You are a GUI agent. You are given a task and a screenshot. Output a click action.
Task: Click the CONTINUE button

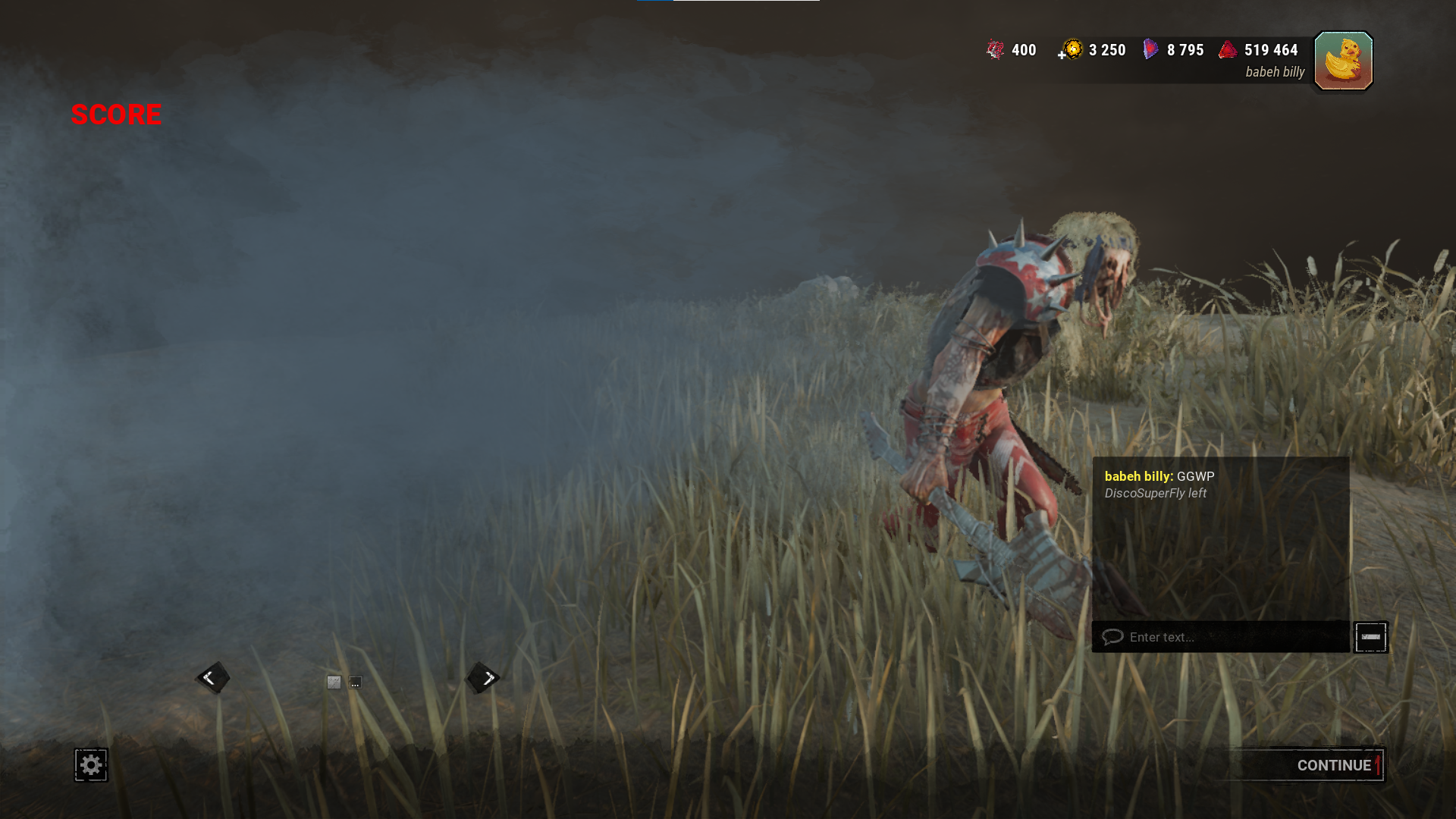click(x=1333, y=765)
